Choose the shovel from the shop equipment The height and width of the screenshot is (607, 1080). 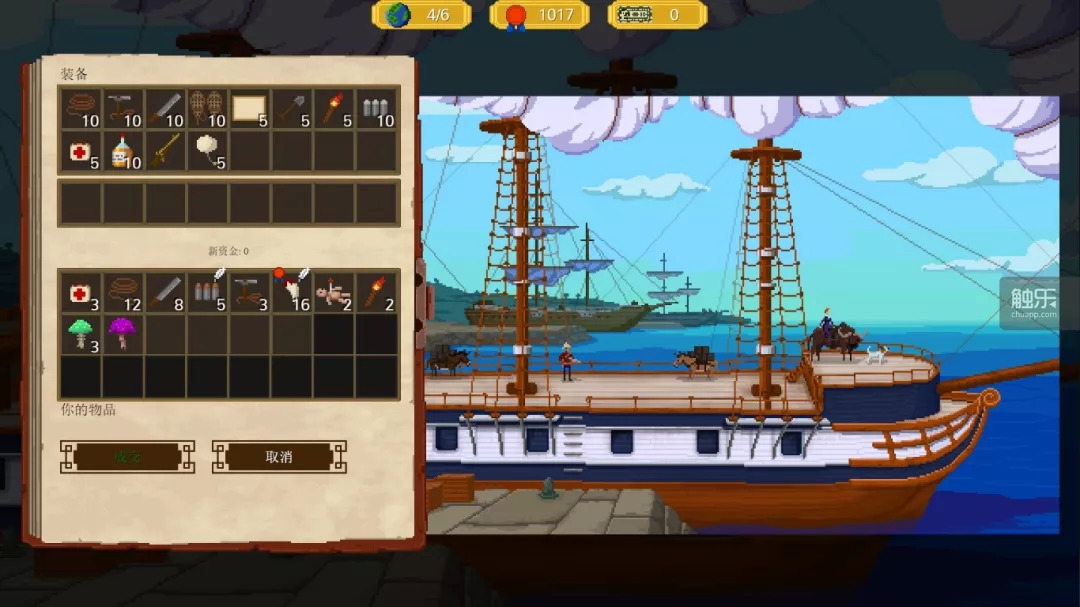click(x=291, y=108)
